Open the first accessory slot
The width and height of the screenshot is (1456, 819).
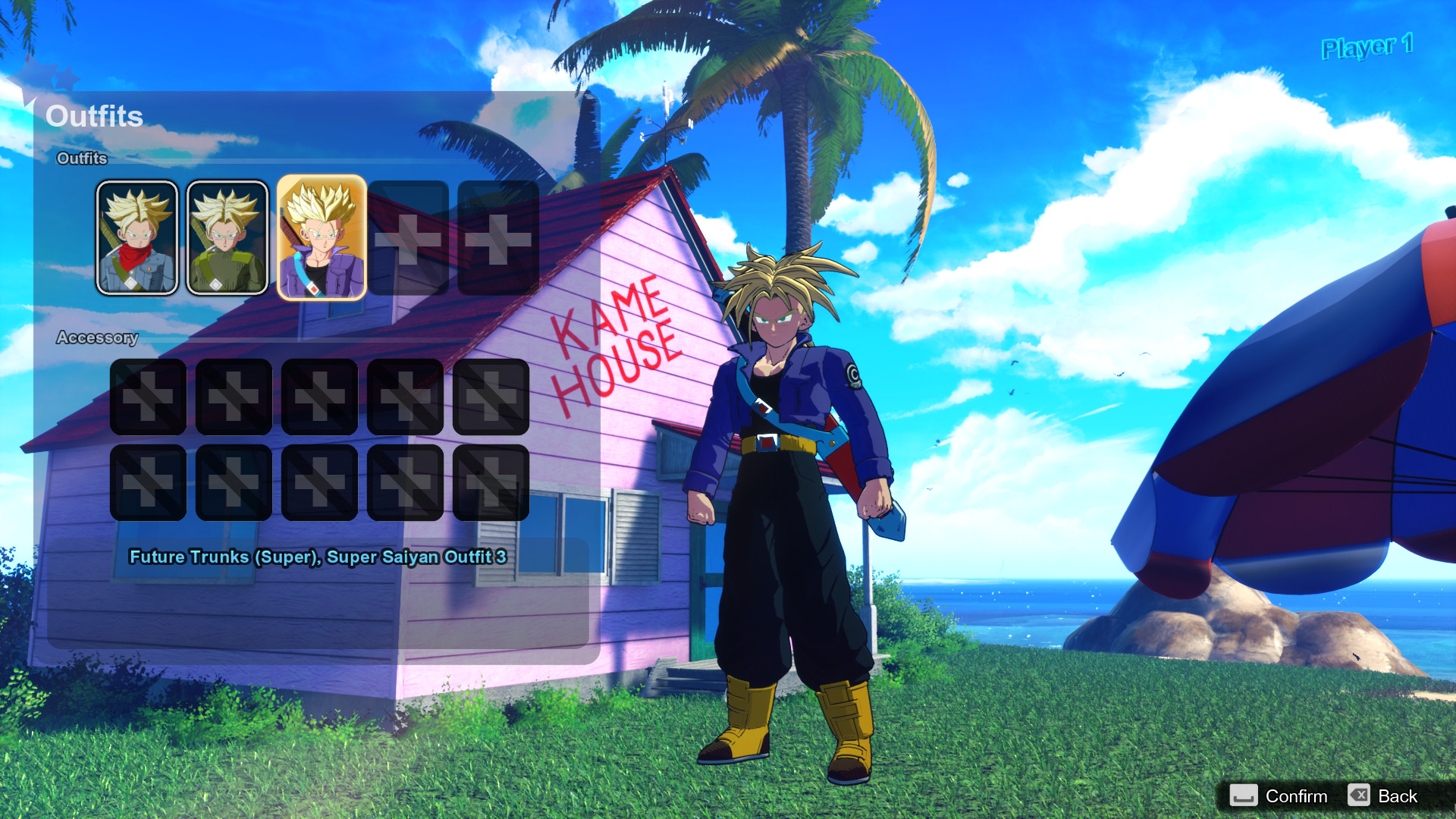[x=149, y=397]
